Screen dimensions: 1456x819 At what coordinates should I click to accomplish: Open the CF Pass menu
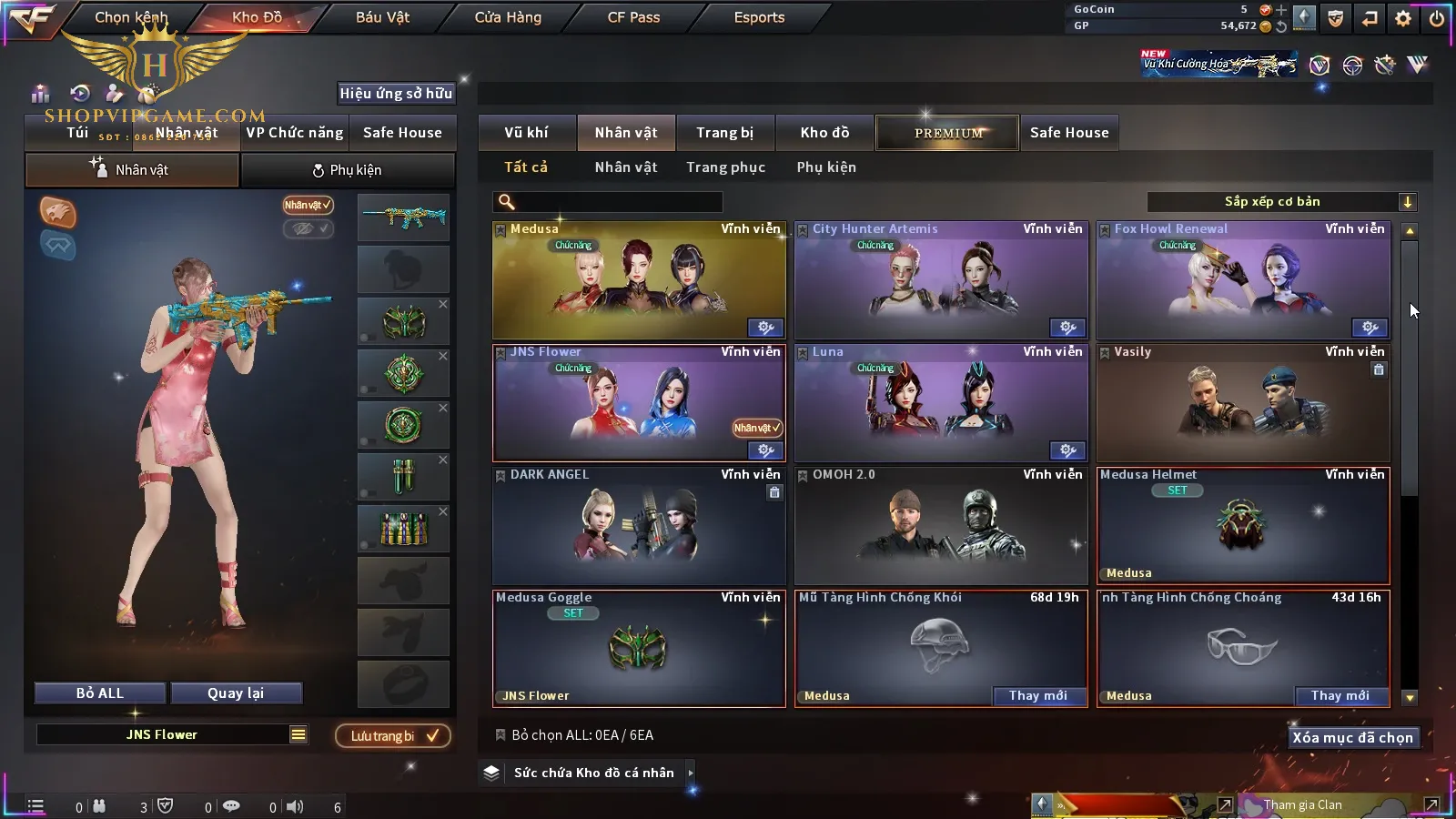tap(633, 17)
